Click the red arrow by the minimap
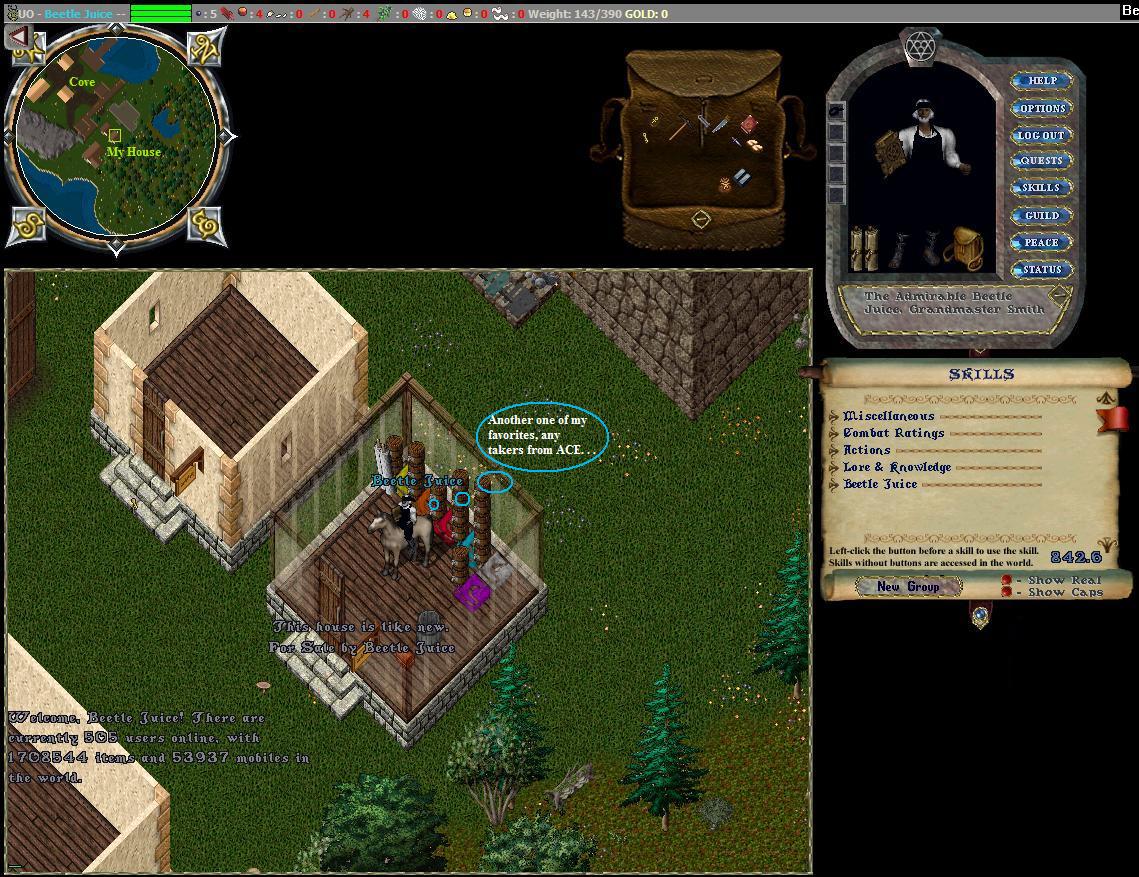Viewport: 1139px width, 877px height. tap(19, 37)
